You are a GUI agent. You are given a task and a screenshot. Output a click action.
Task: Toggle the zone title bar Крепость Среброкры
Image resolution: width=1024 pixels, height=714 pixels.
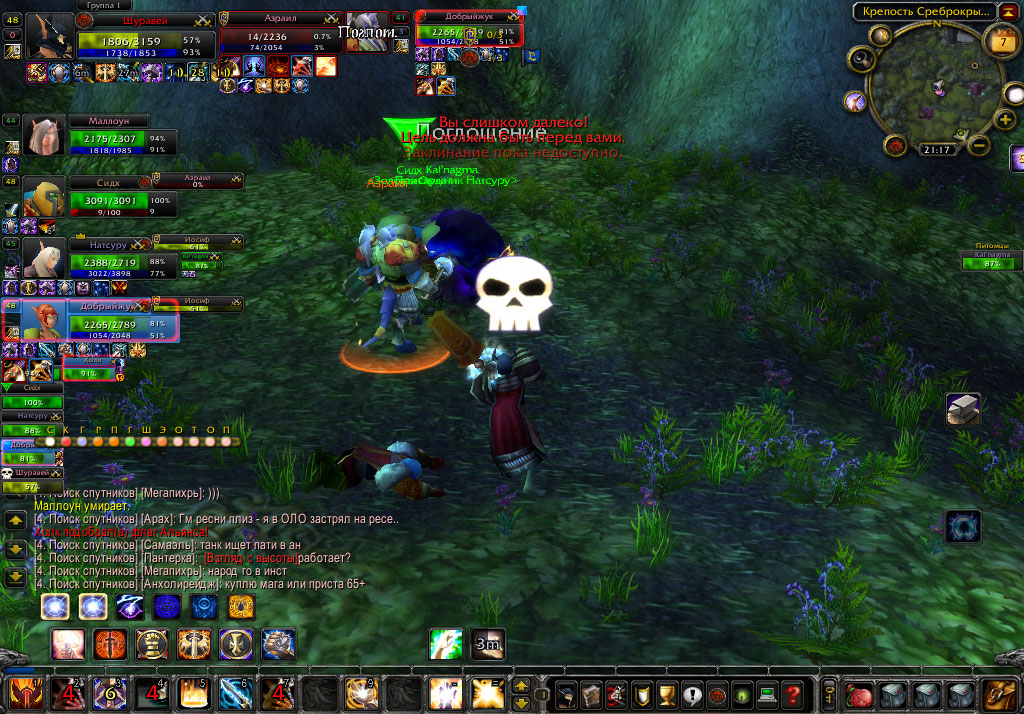point(926,12)
